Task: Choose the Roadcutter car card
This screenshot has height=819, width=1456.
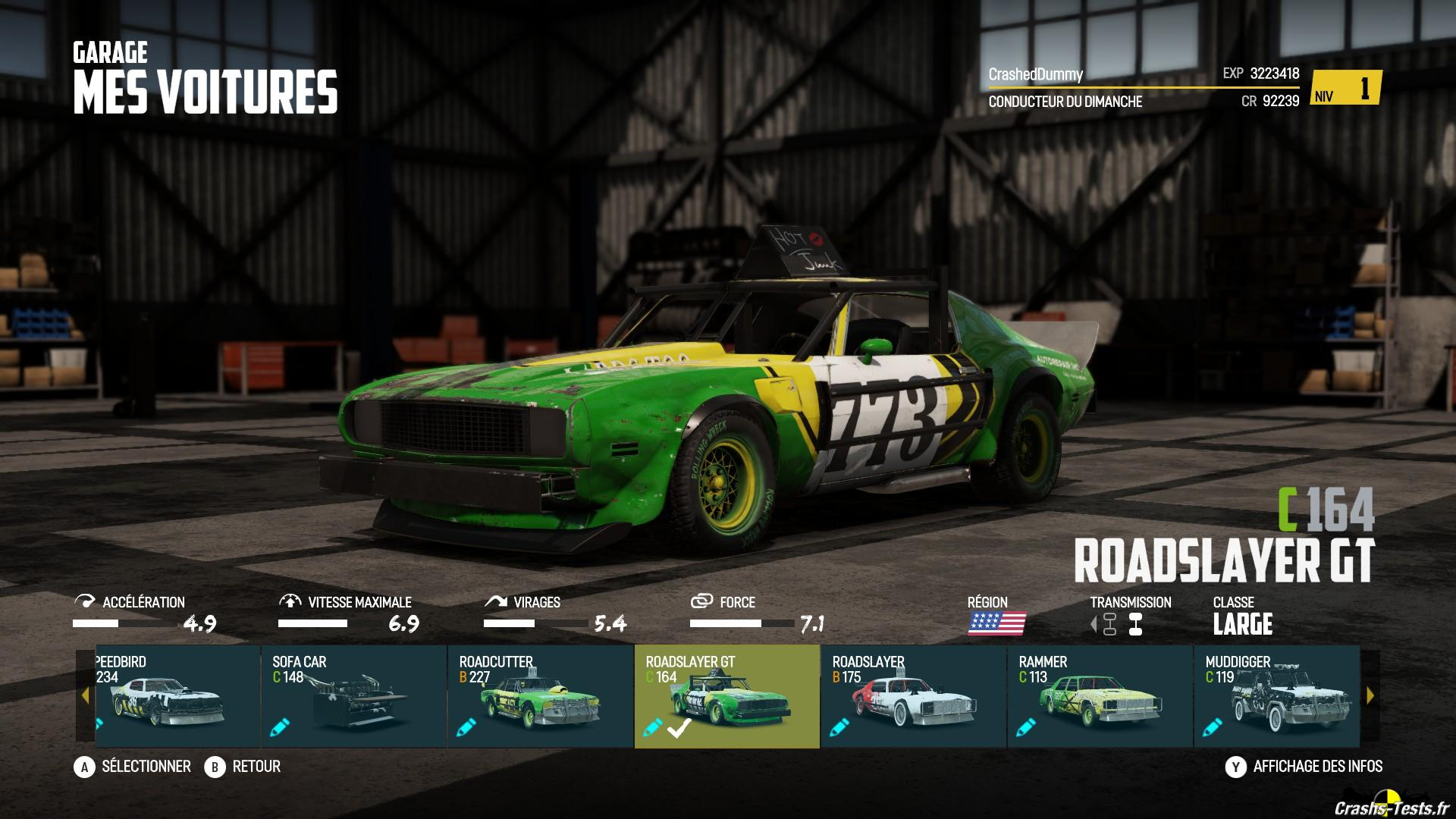Action: pos(540,696)
